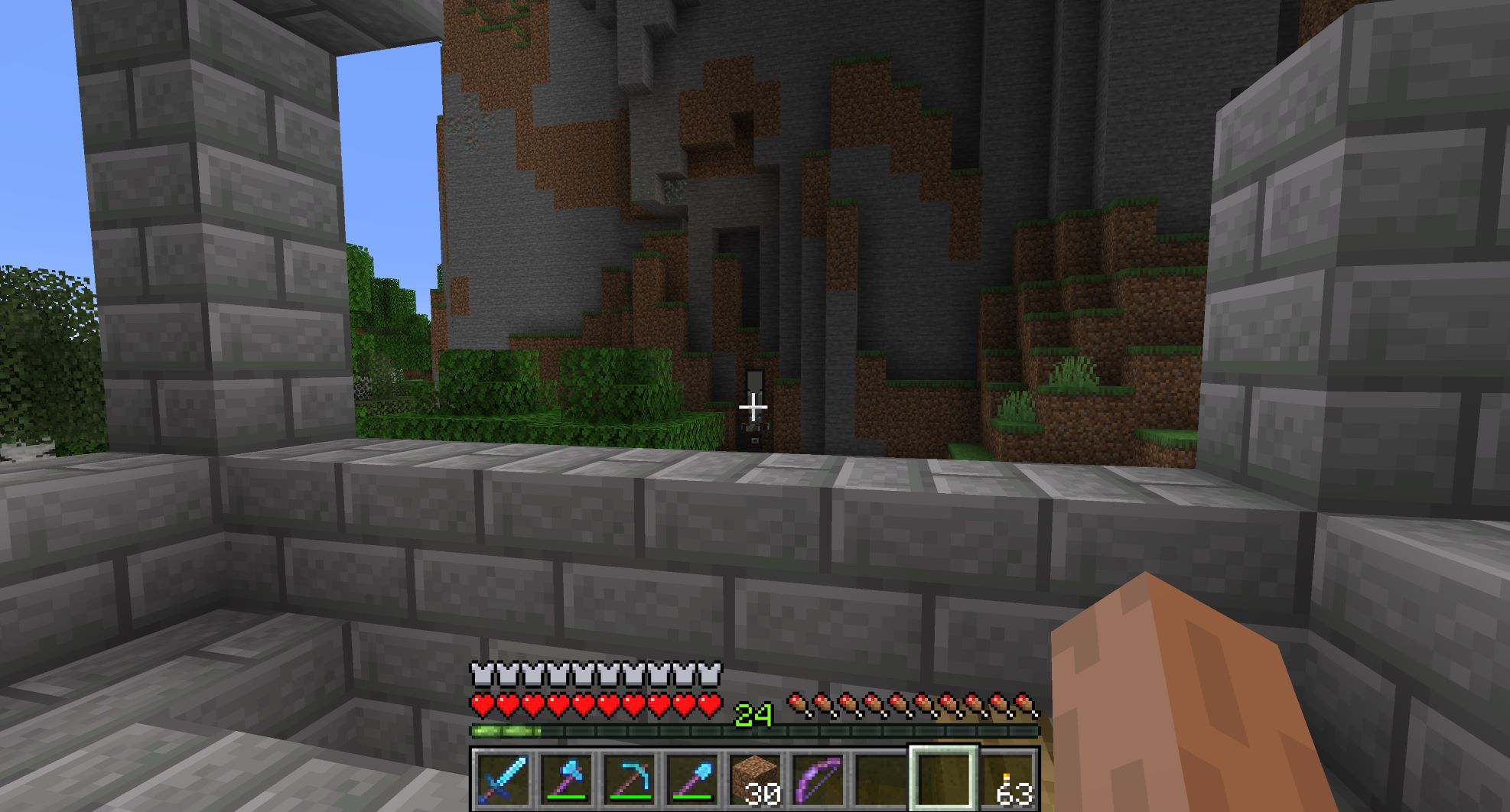The image size is (1510, 812).
Task: Equip the enchanted bow from the hotbar
Action: pyautogui.click(x=817, y=778)
